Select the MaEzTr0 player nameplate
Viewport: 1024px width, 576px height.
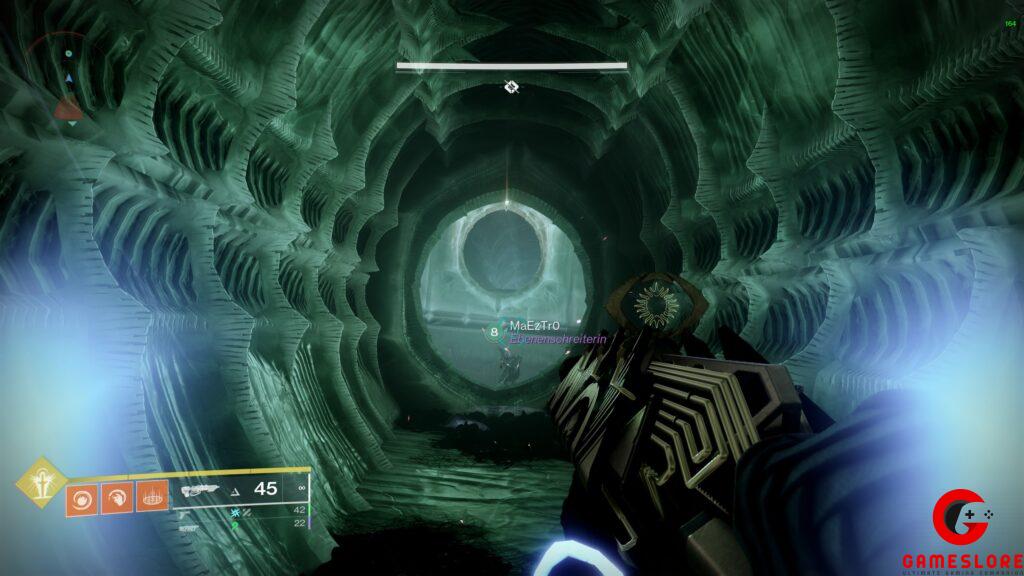click(534, 326)
